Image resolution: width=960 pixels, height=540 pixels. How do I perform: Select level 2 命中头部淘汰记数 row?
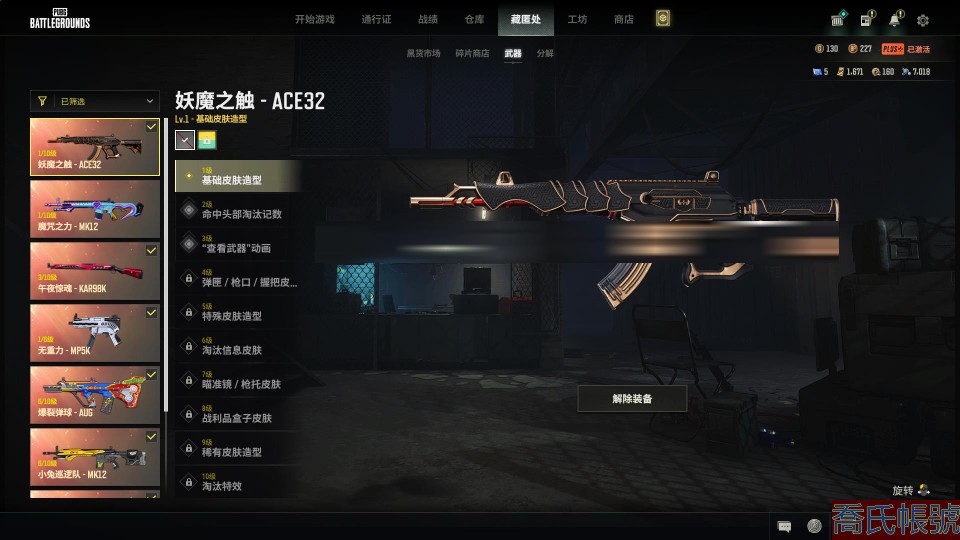[x=238, y=210]
